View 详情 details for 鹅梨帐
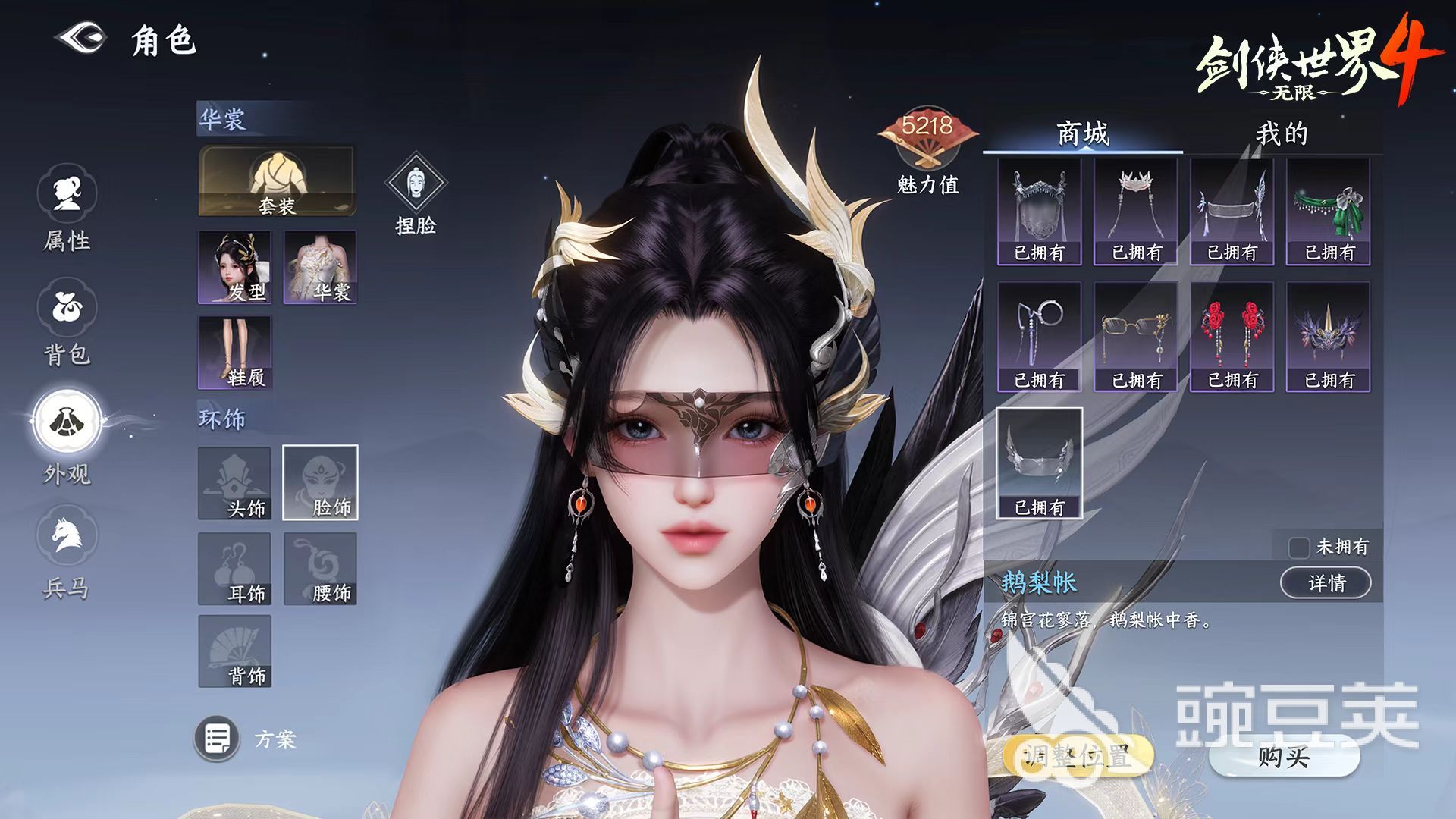This screenshot has width=1456, height=819. coord(1325,583)
